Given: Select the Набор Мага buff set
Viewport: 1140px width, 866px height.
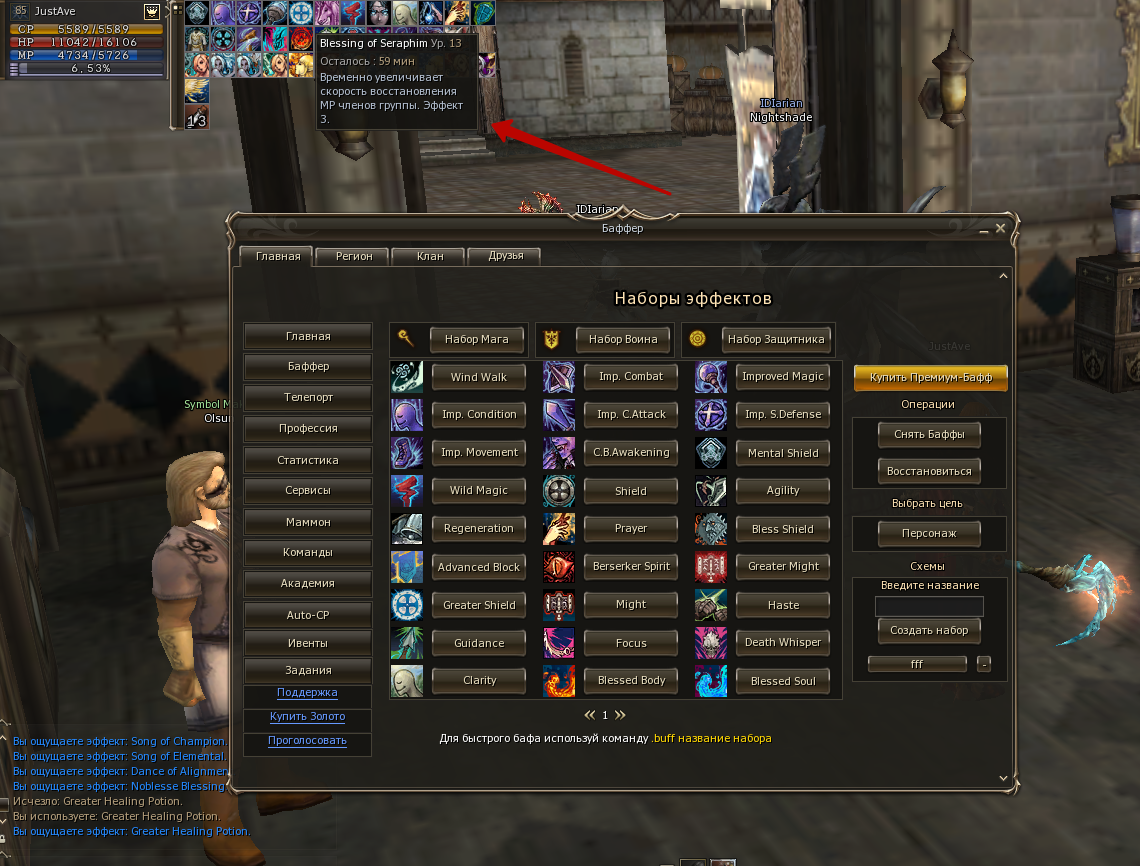Looking at the screenshot, I should point(476,339).
